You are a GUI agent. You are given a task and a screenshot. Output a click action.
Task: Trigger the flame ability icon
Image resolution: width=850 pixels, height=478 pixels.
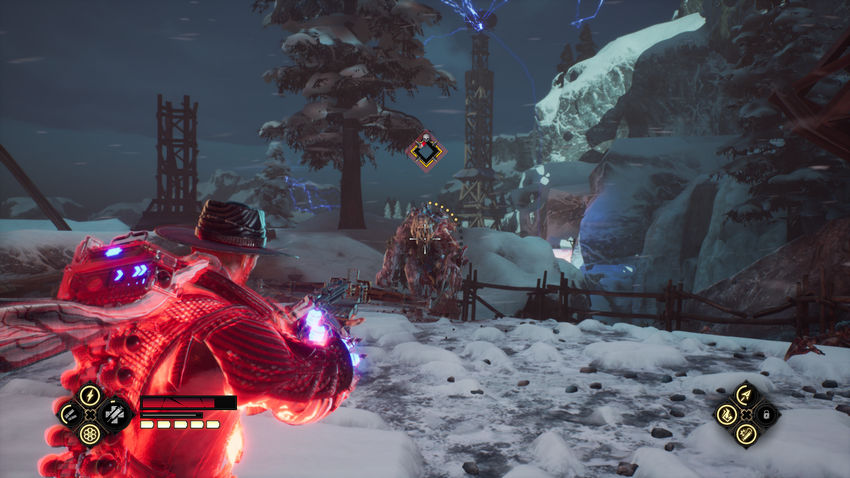coord(724,413)
